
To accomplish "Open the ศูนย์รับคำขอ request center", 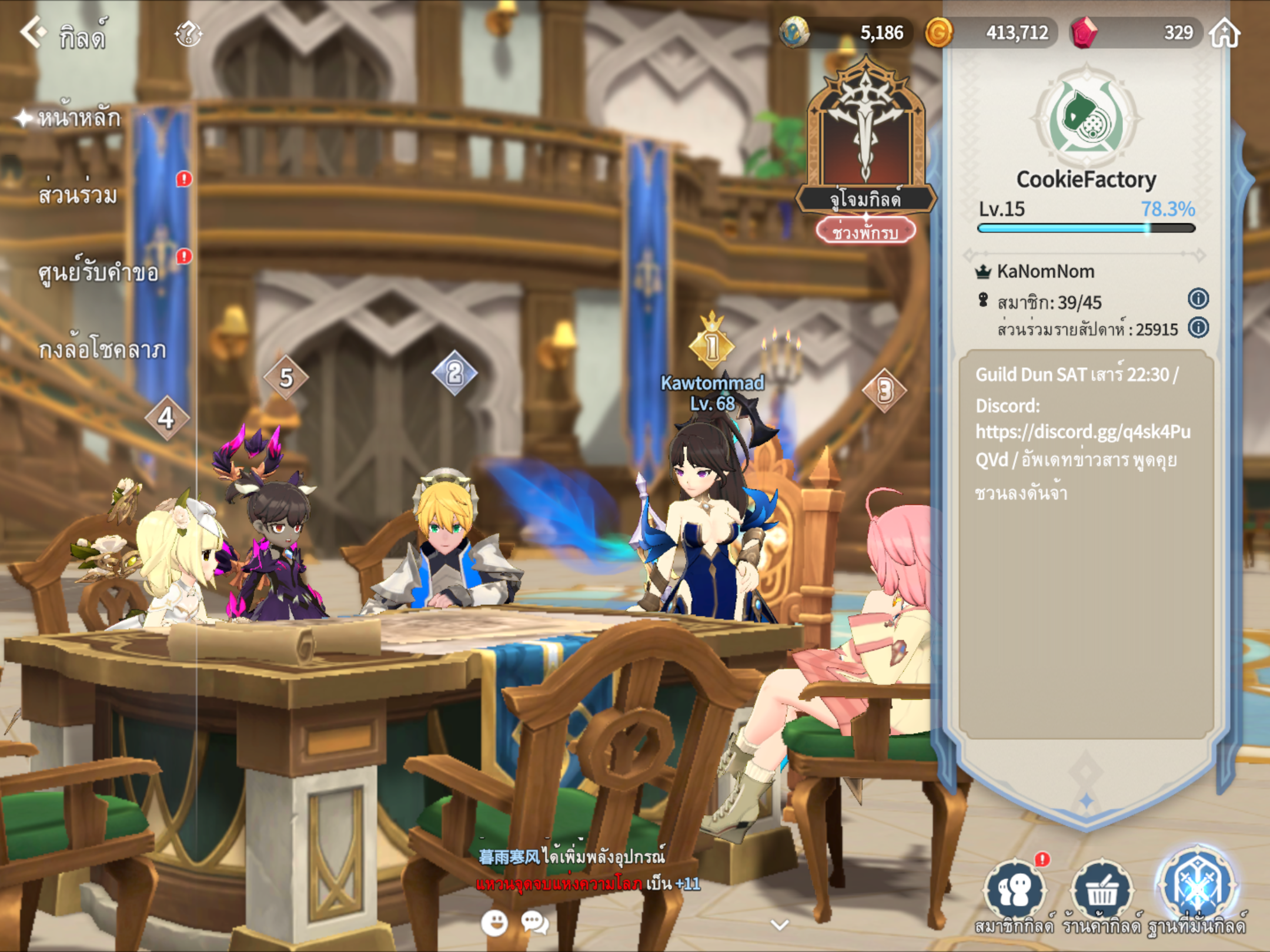I will pos(98,273).
